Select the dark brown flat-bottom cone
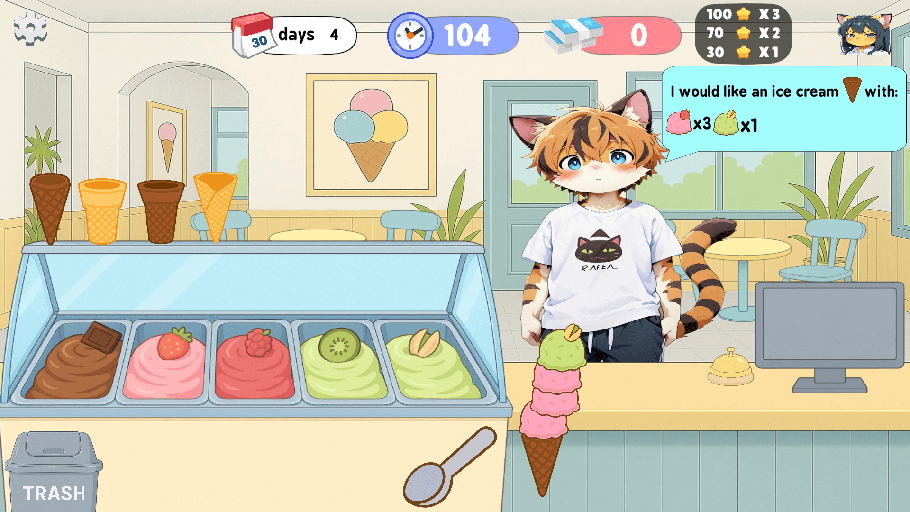 (x=160, y=210)
